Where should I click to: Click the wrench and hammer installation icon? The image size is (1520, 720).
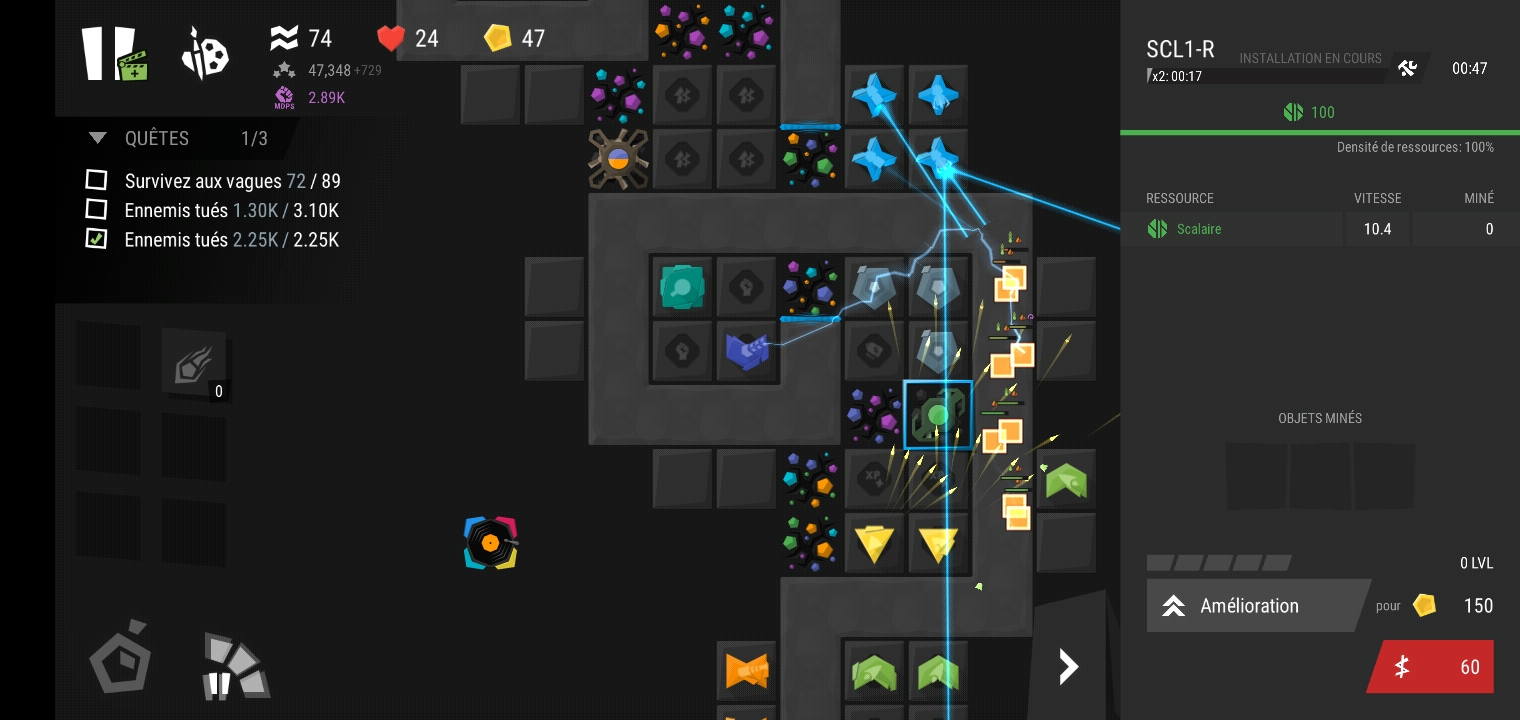(x=1407, y=68)
